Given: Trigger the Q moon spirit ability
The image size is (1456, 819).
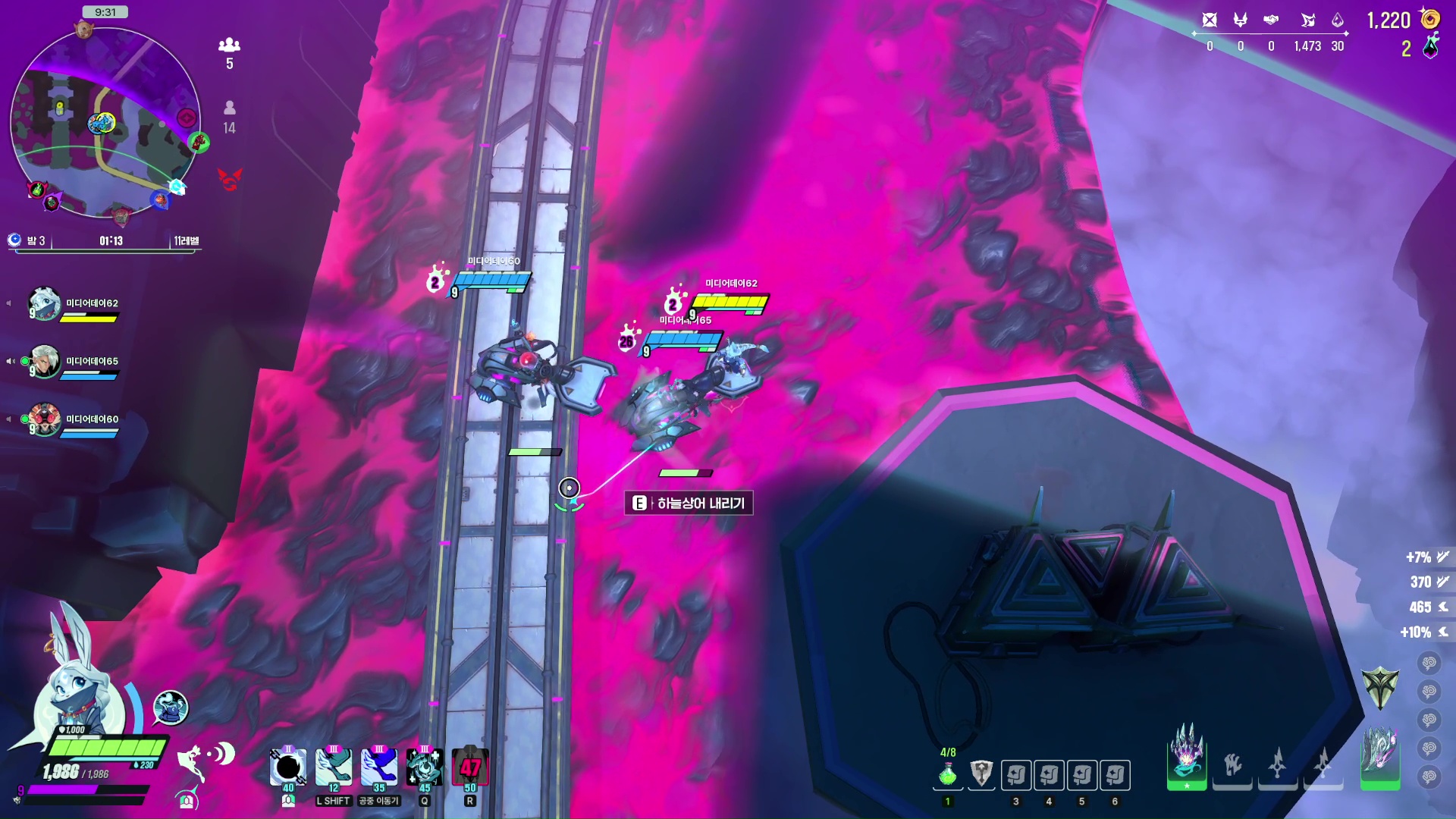Looking at the screenshot, I should tap(425, 767).
